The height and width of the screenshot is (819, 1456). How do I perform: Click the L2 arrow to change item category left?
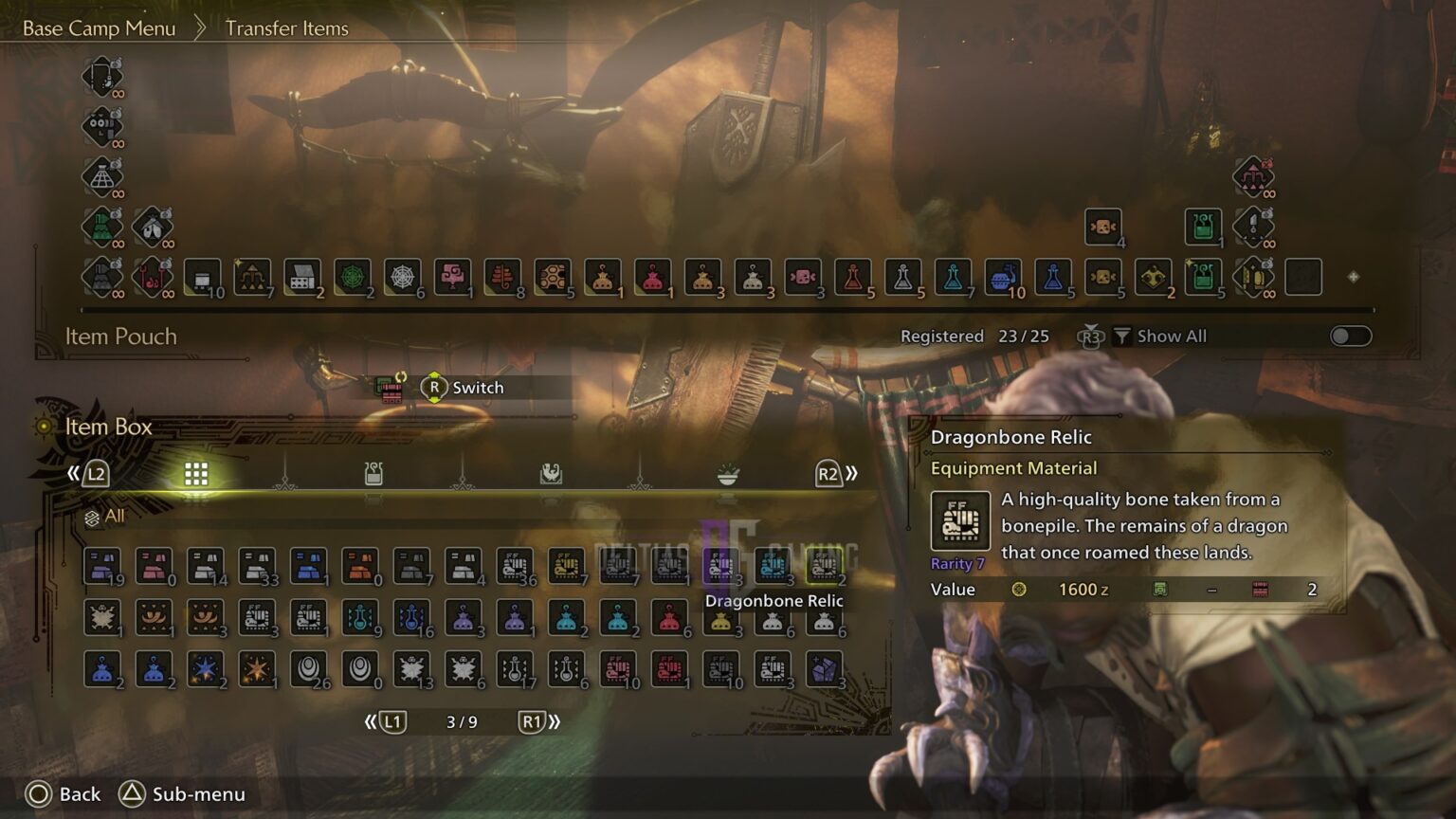(x=96, y=473)
